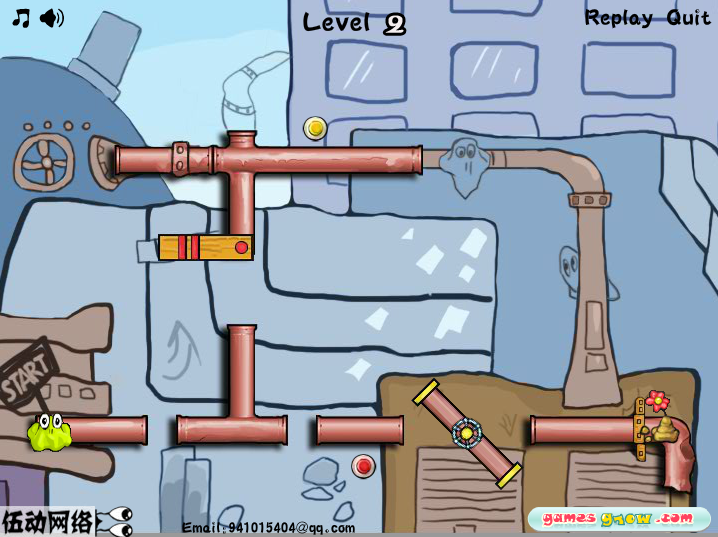Quit the current level

[688, 18]
